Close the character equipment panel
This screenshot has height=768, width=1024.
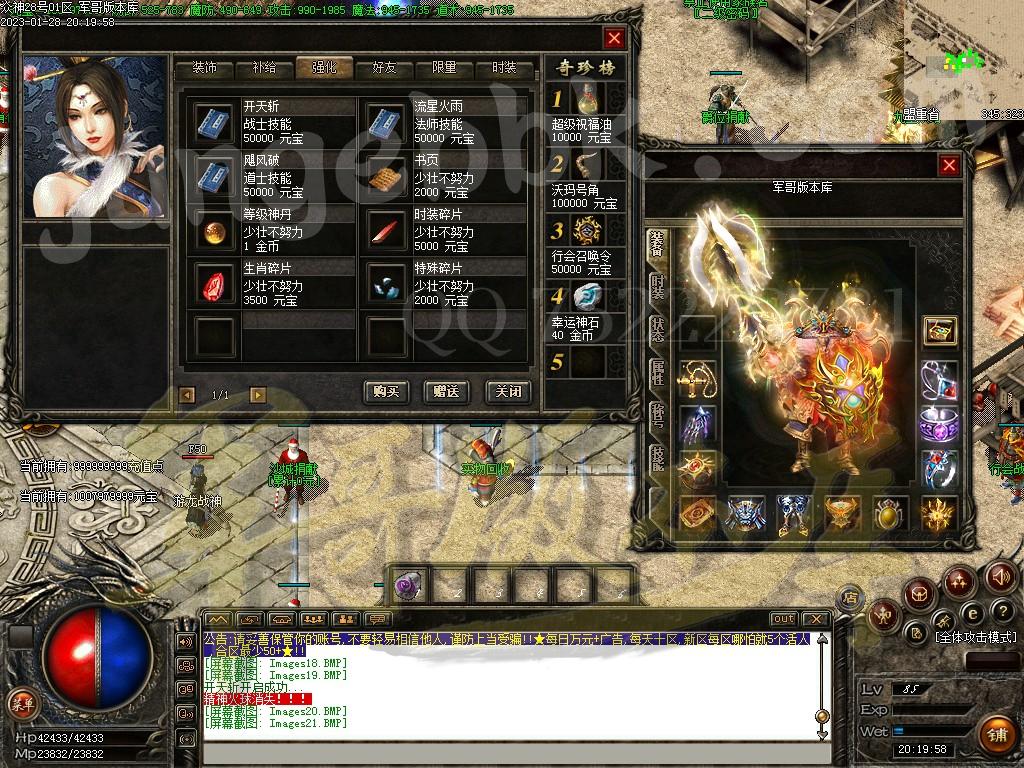click(949, 165)
